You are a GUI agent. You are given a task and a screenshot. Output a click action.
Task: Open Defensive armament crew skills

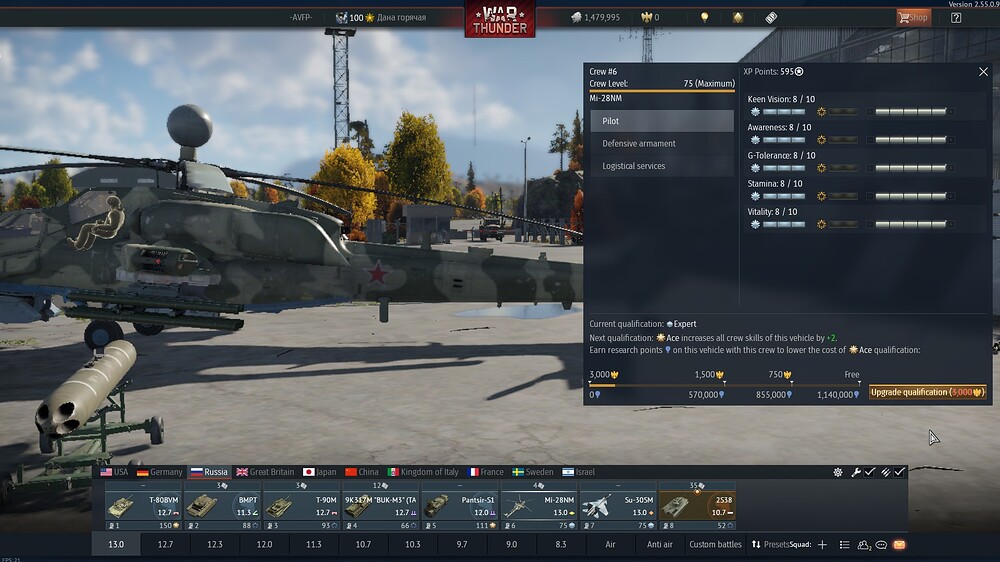[662, 144]
